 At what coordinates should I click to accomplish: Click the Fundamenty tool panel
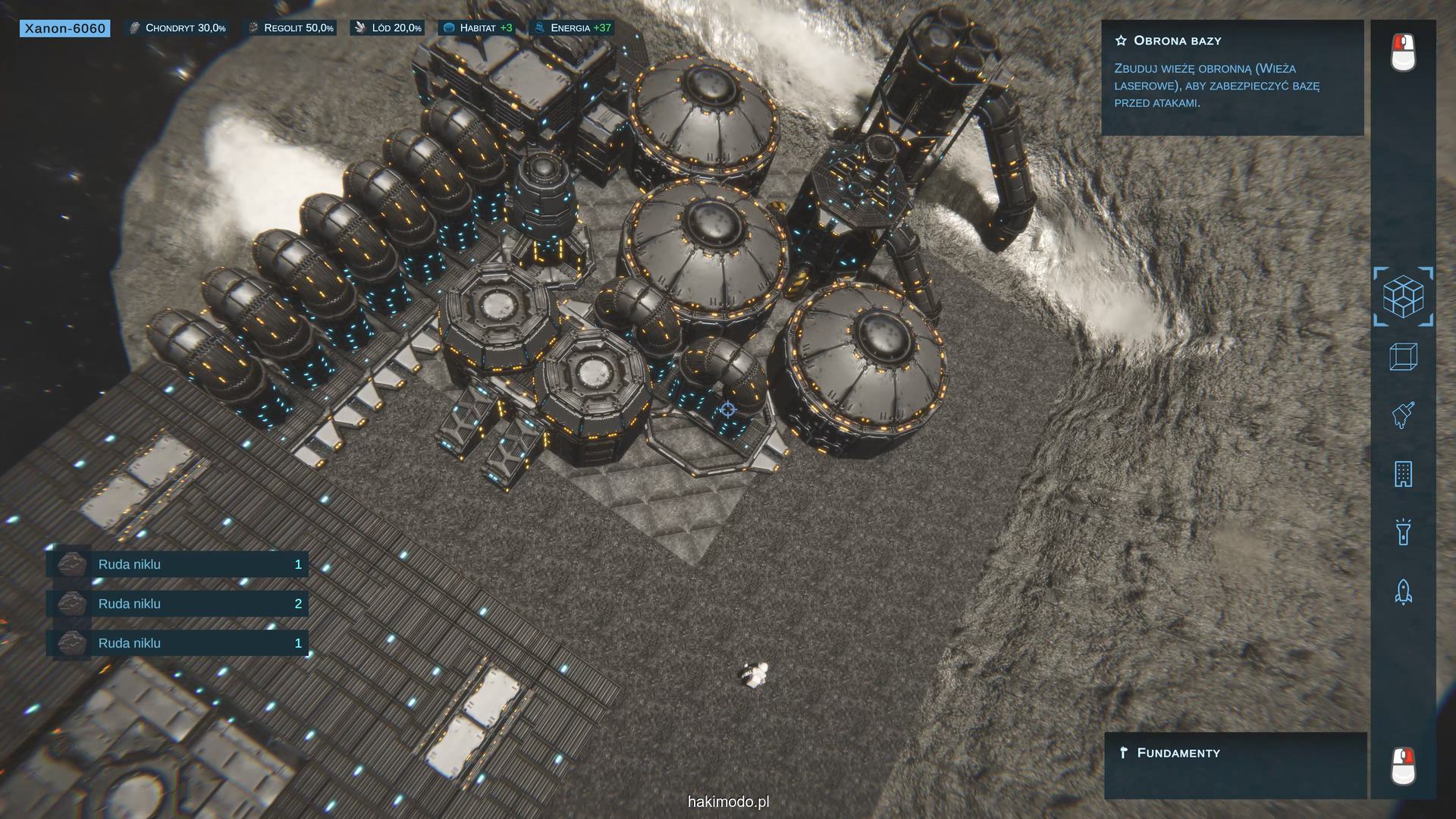click(1235, 764)
